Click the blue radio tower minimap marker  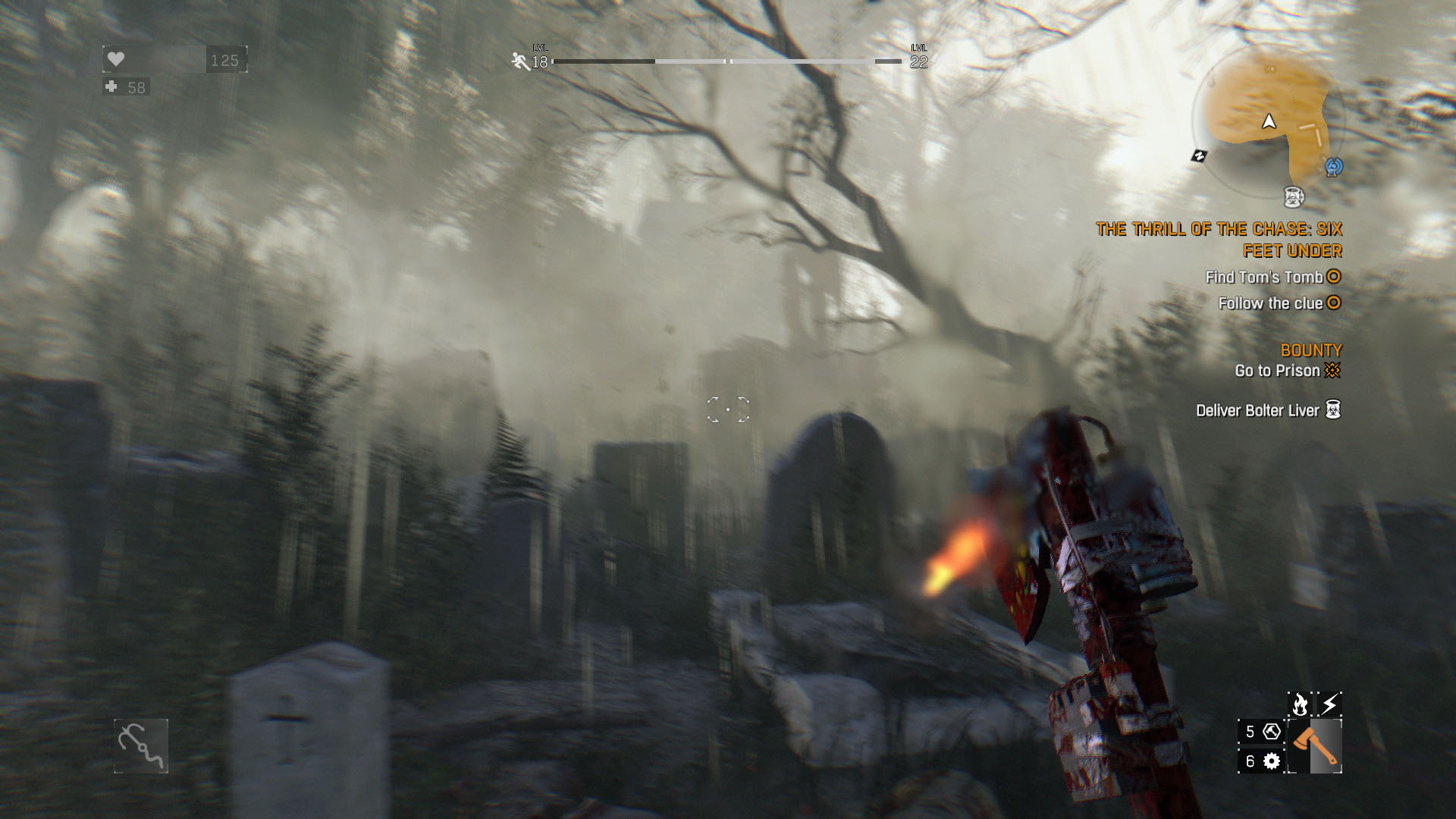[1333, 166]
